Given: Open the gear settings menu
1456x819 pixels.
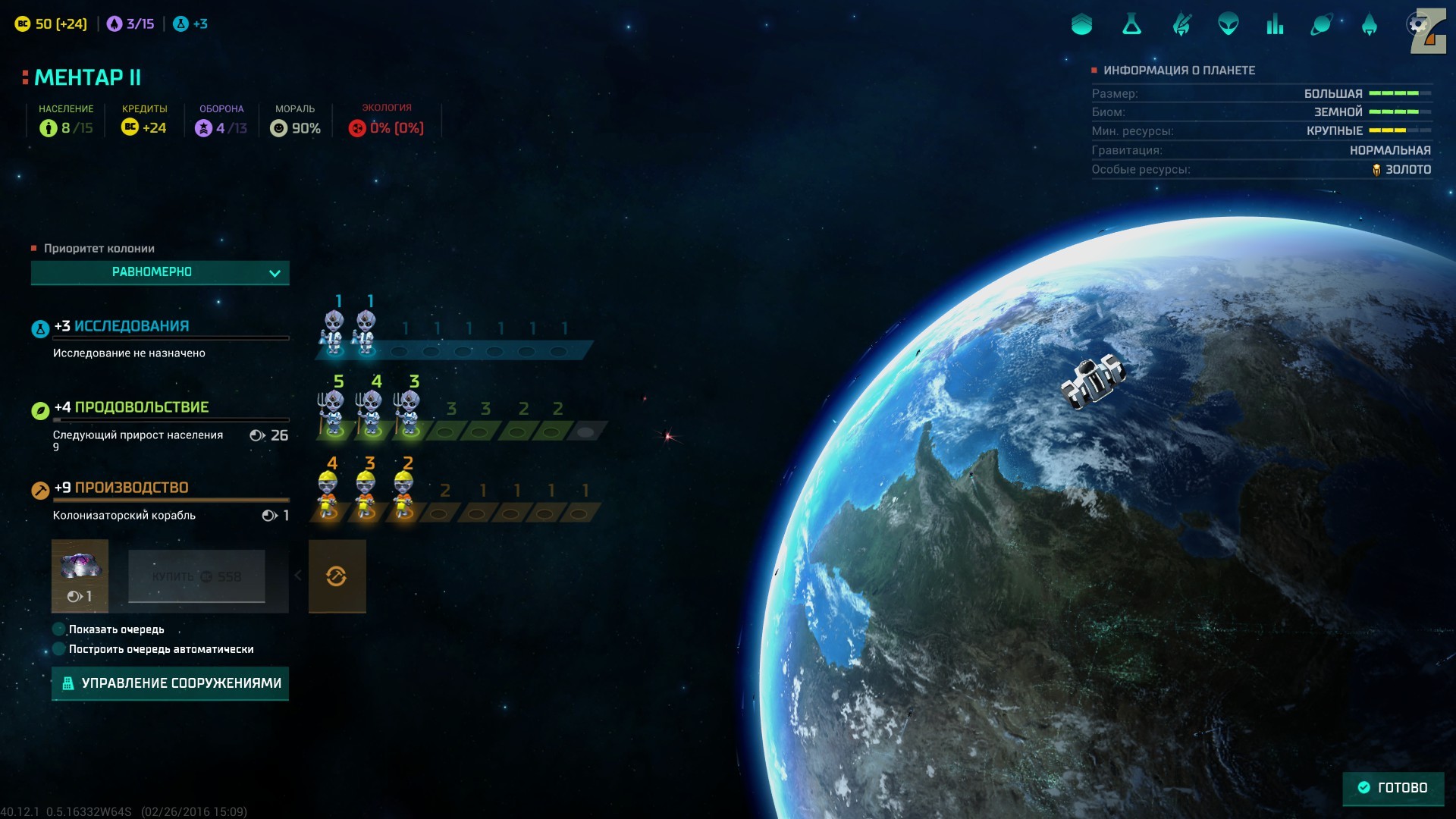Looking at the screenshot, I should click(x=1417, y=25).
